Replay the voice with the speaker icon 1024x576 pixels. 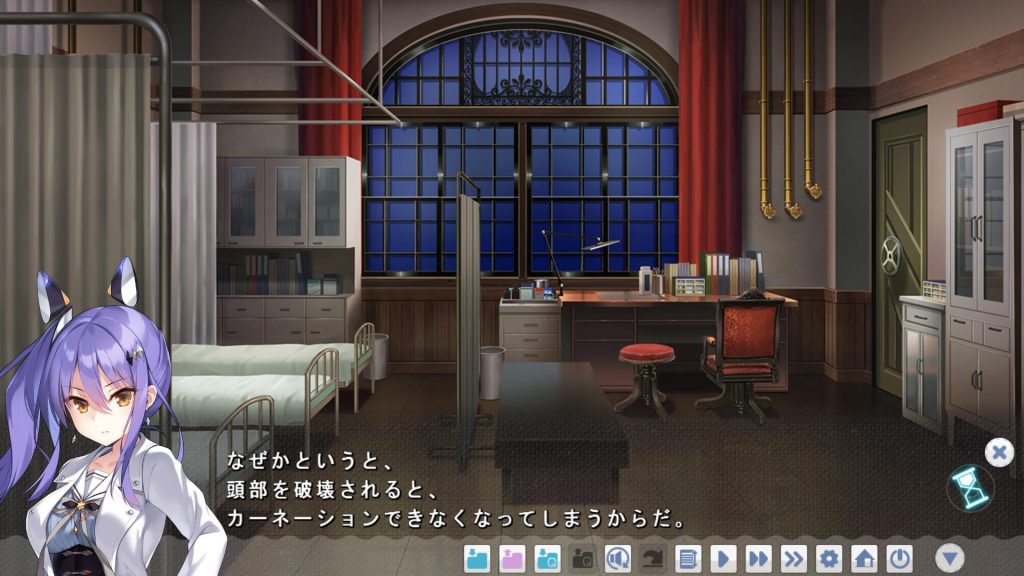coord(618,558)
